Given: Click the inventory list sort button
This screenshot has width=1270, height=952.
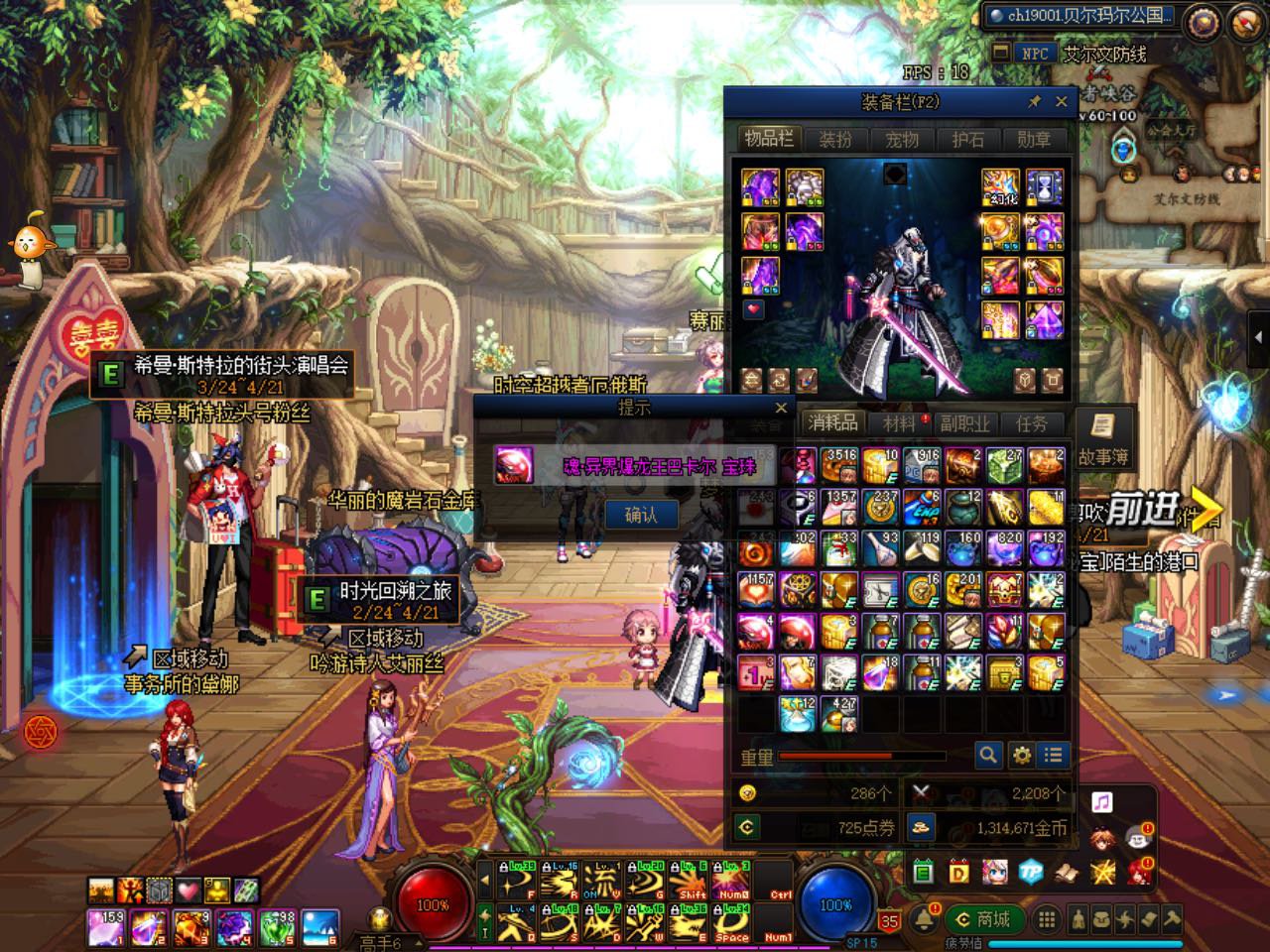Looking at the screenshot, I should pyautogui.click(x=1054, y=756).
